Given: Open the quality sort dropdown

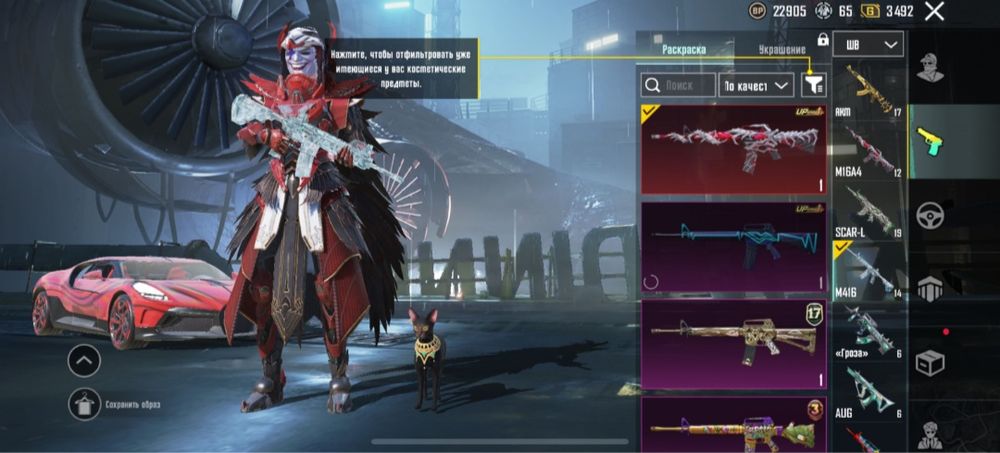Looking at the screenshot, I should click(756, 86).
